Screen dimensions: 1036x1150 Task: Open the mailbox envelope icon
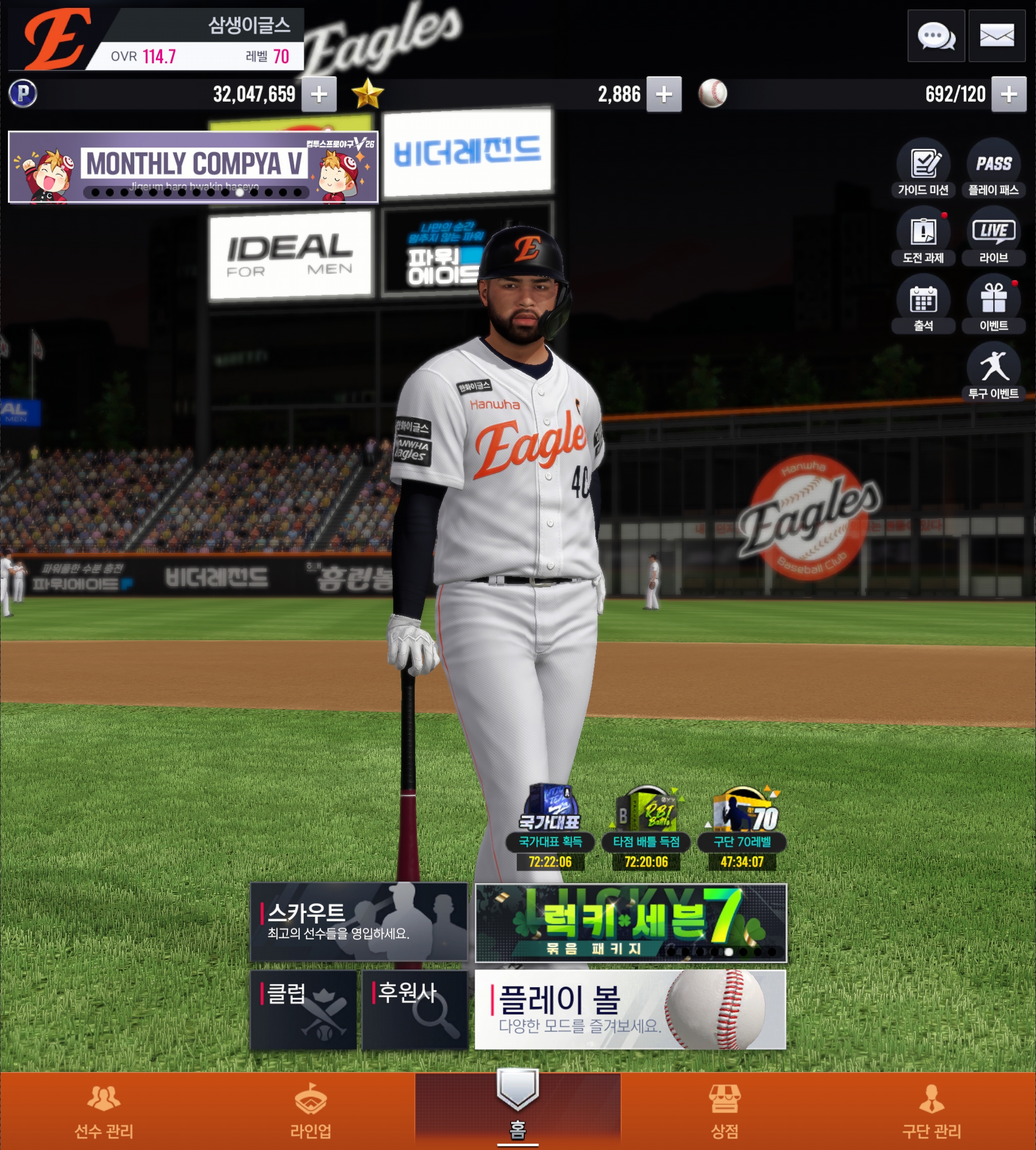point(996,36)
